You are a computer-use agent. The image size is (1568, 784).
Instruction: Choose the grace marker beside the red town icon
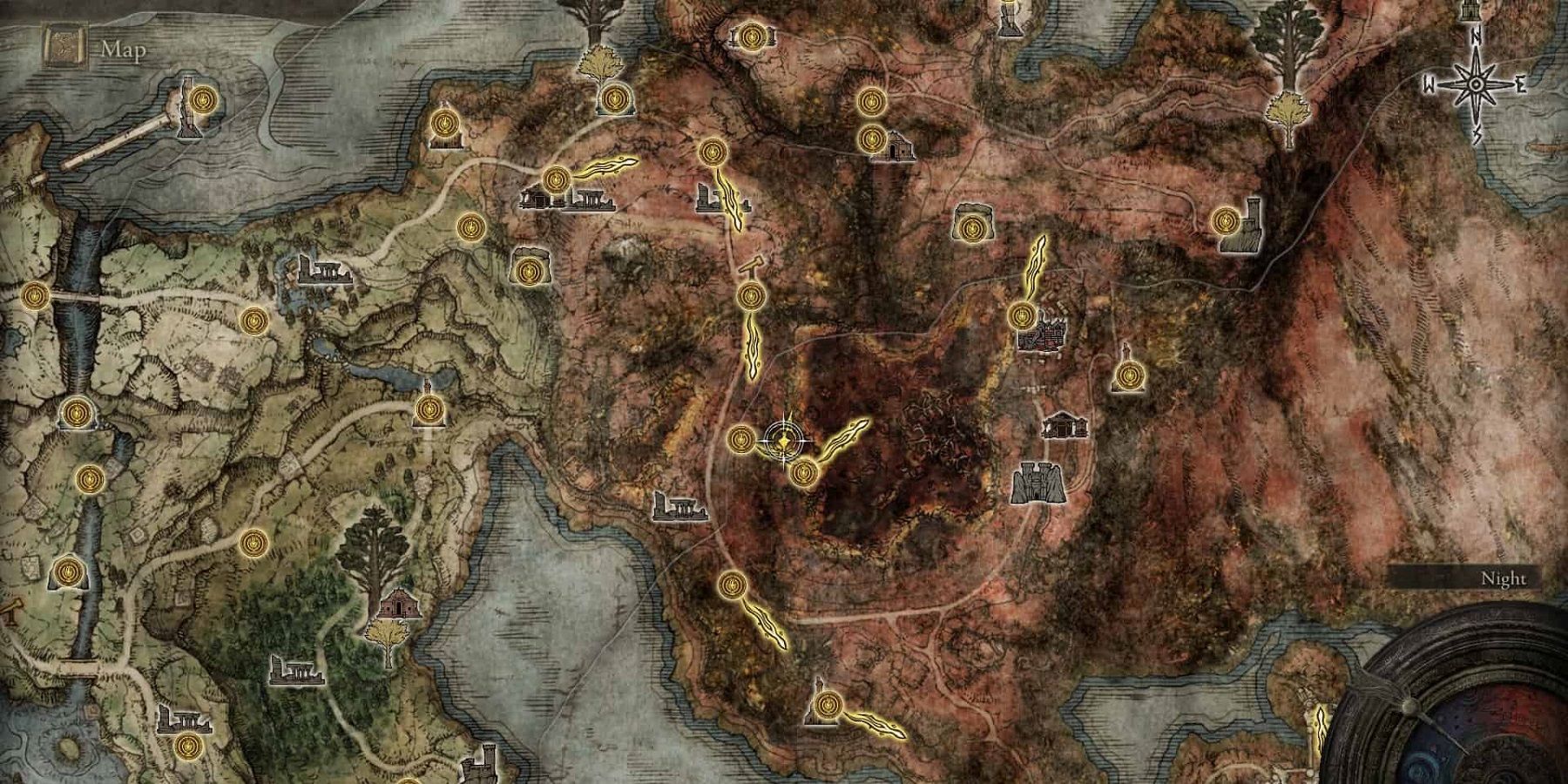(x=1022, y=314)
